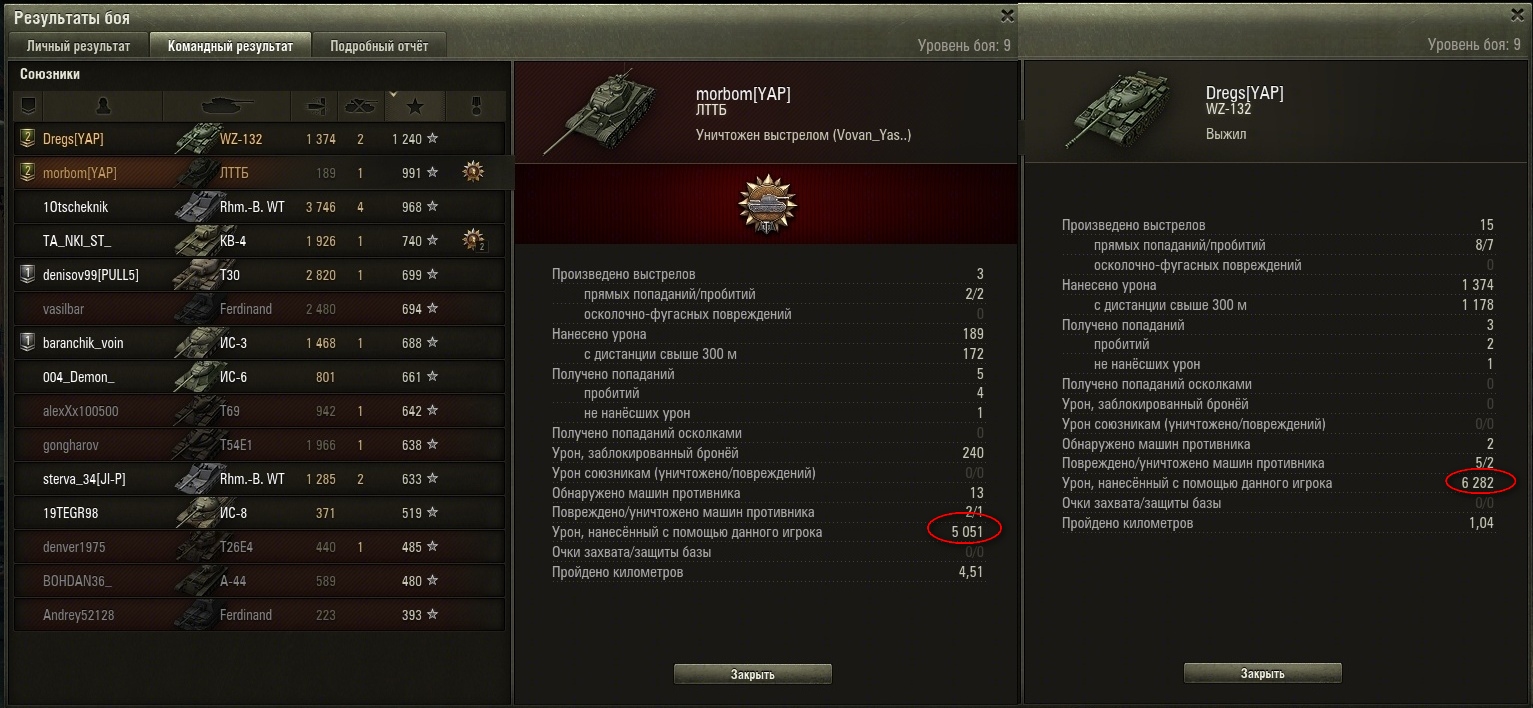Click Закрыть under Dregs[YAP] stats
The width and height of the screenshot is (1533, 708).
point(1263,674)
